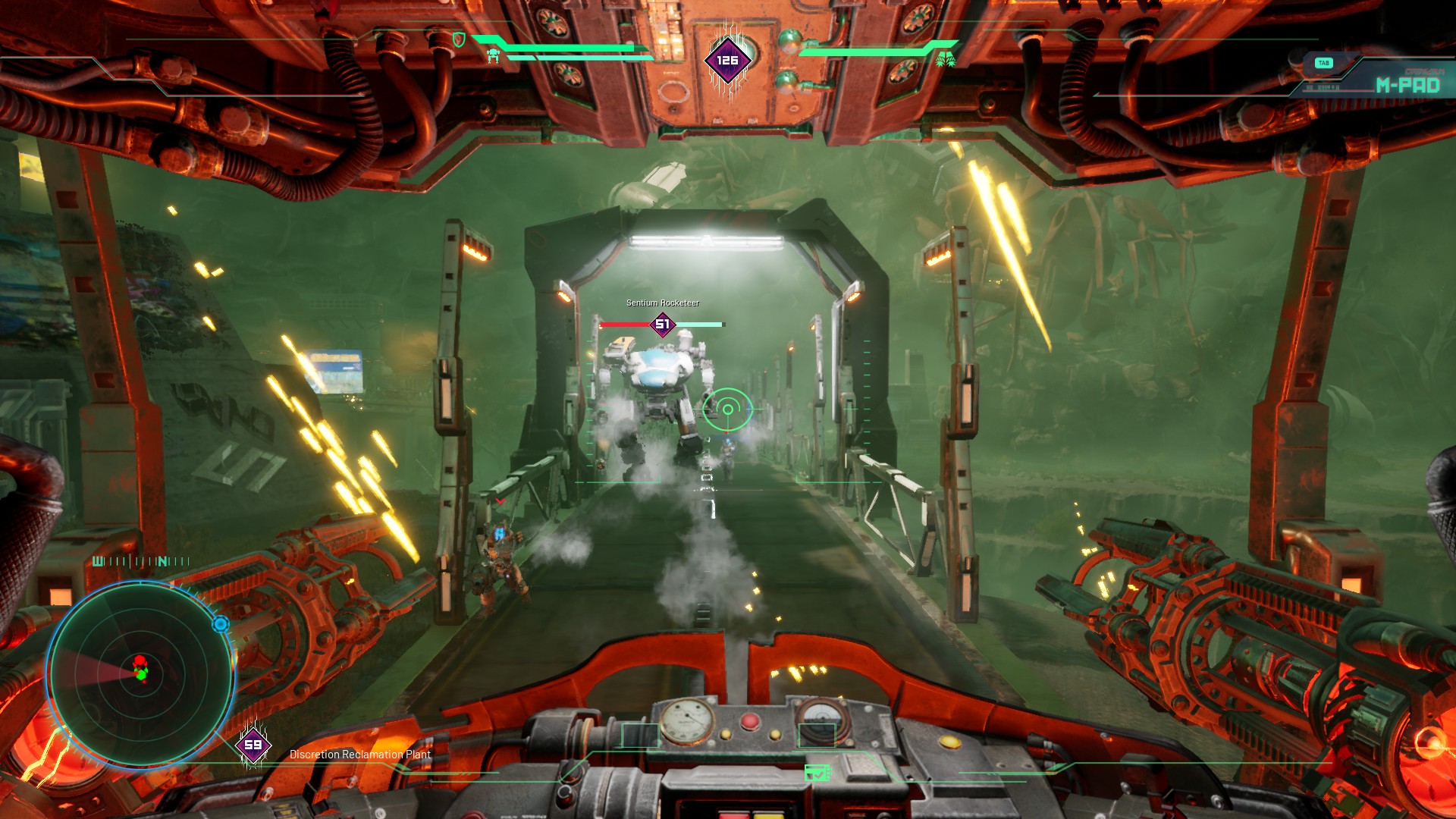This screenshot has width=1456, height=819.
Task: Open the right bracket panel above the gauges
Action: click(x=817, y=735)
